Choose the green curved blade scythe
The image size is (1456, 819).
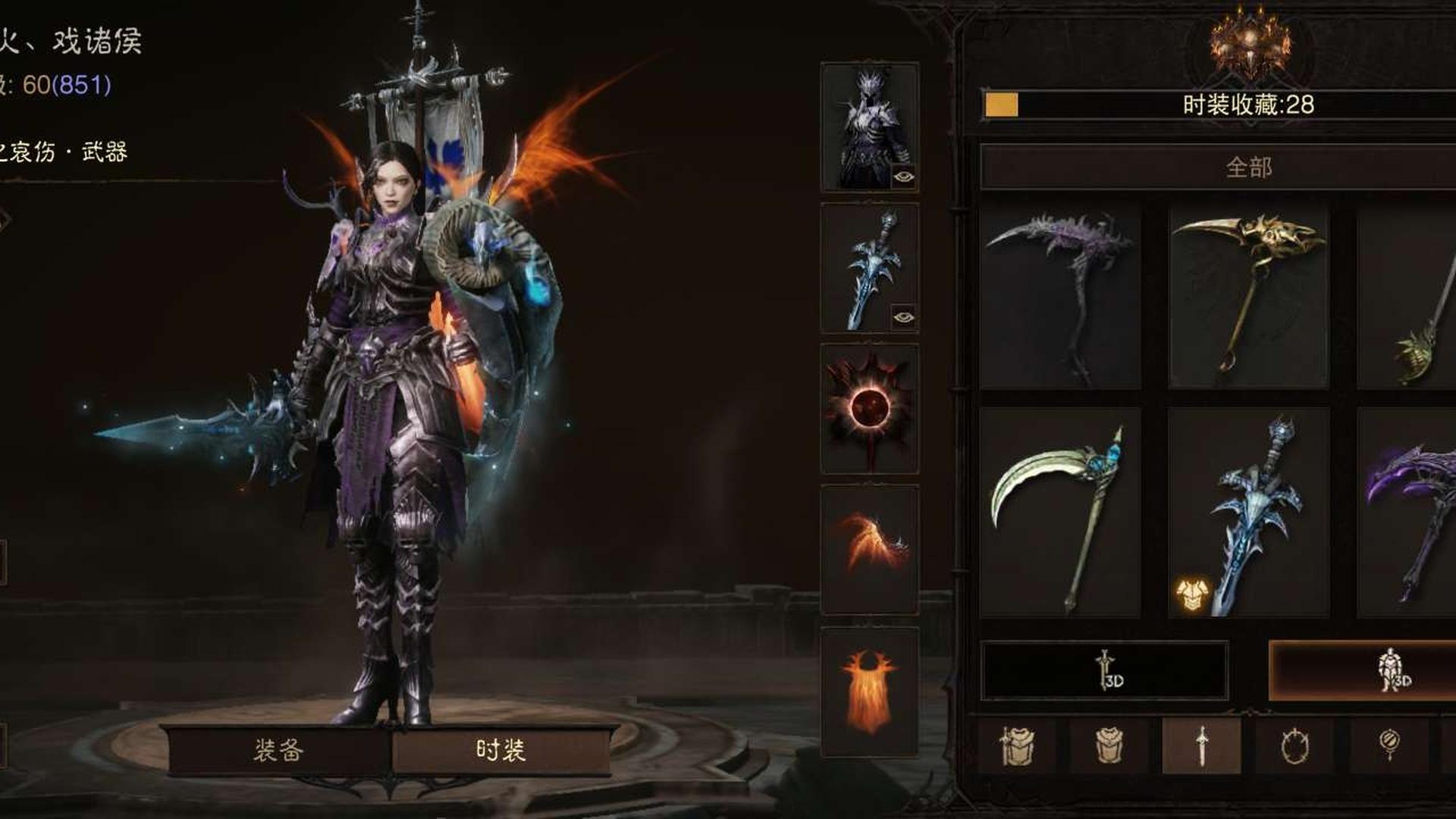tap(1059, 513)
